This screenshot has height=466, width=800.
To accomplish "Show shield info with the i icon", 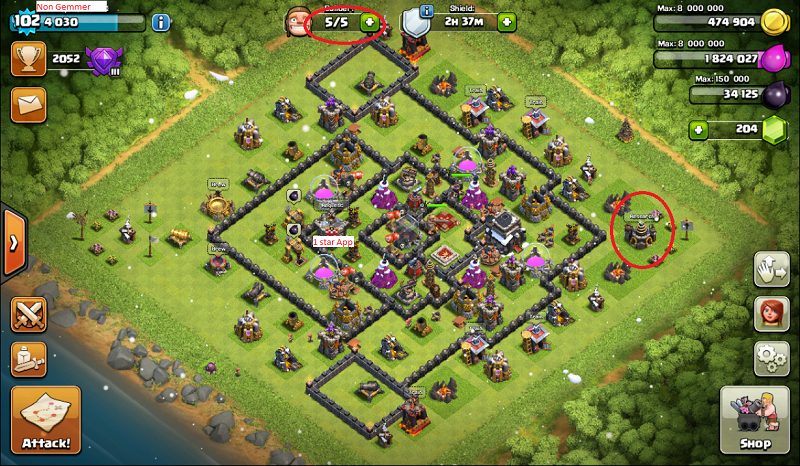I will pos(427,11).
